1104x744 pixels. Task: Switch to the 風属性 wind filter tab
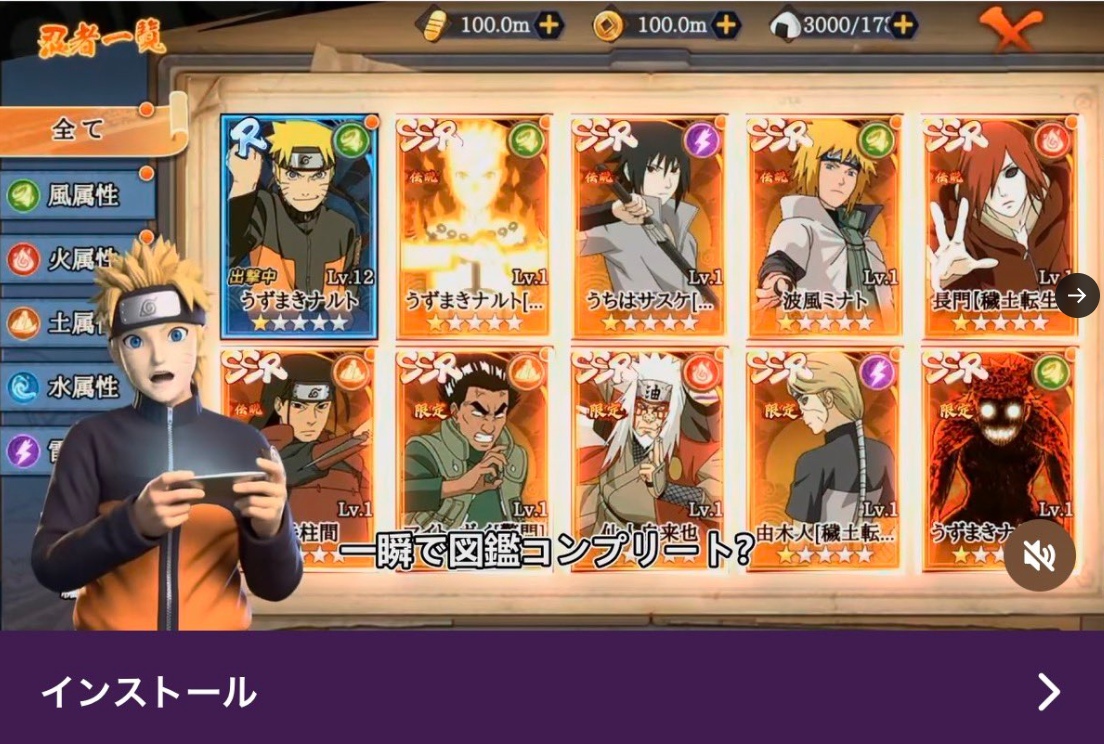pos(80,195)
